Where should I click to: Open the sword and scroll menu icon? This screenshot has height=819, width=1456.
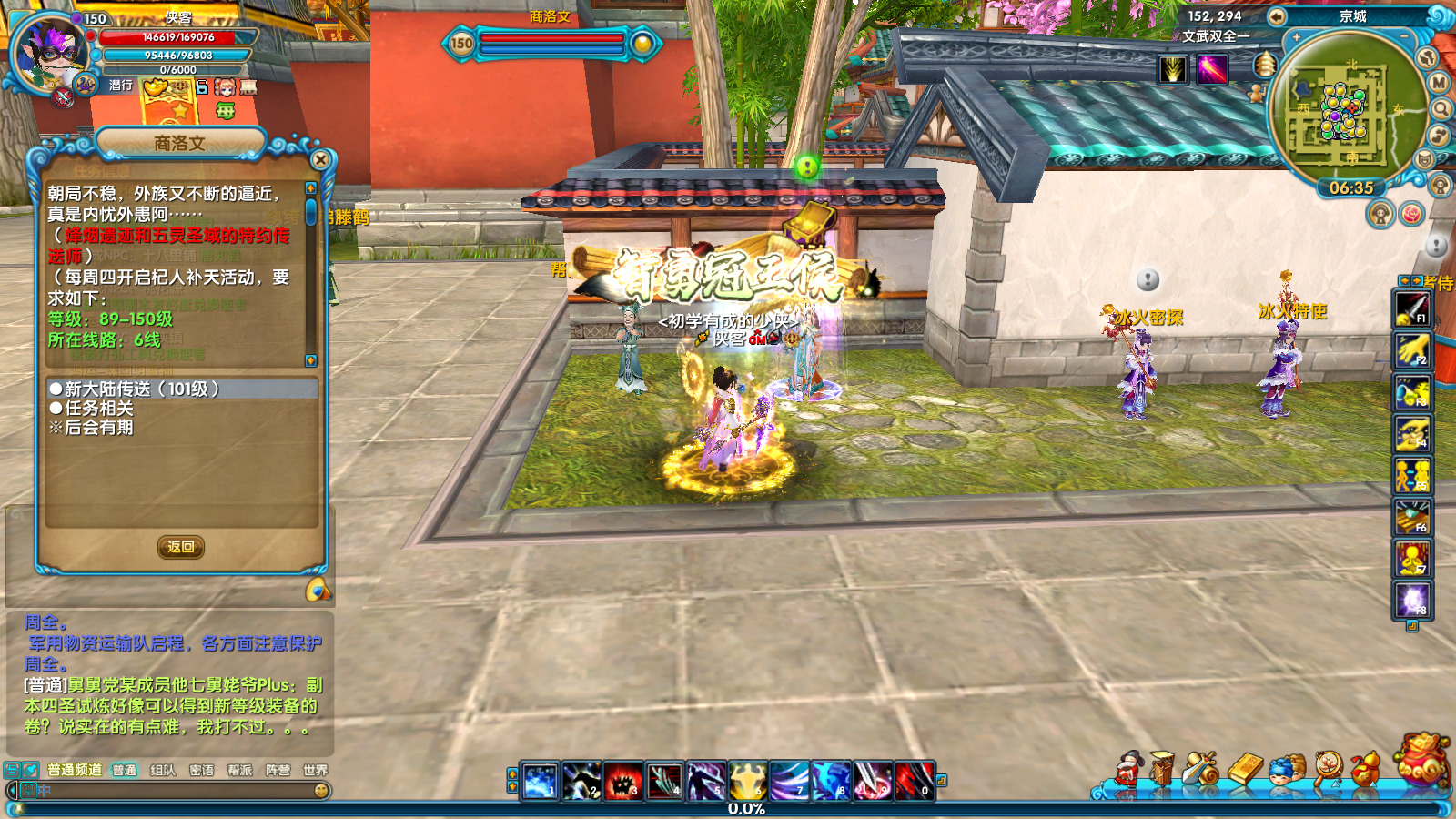(1201, 770)
